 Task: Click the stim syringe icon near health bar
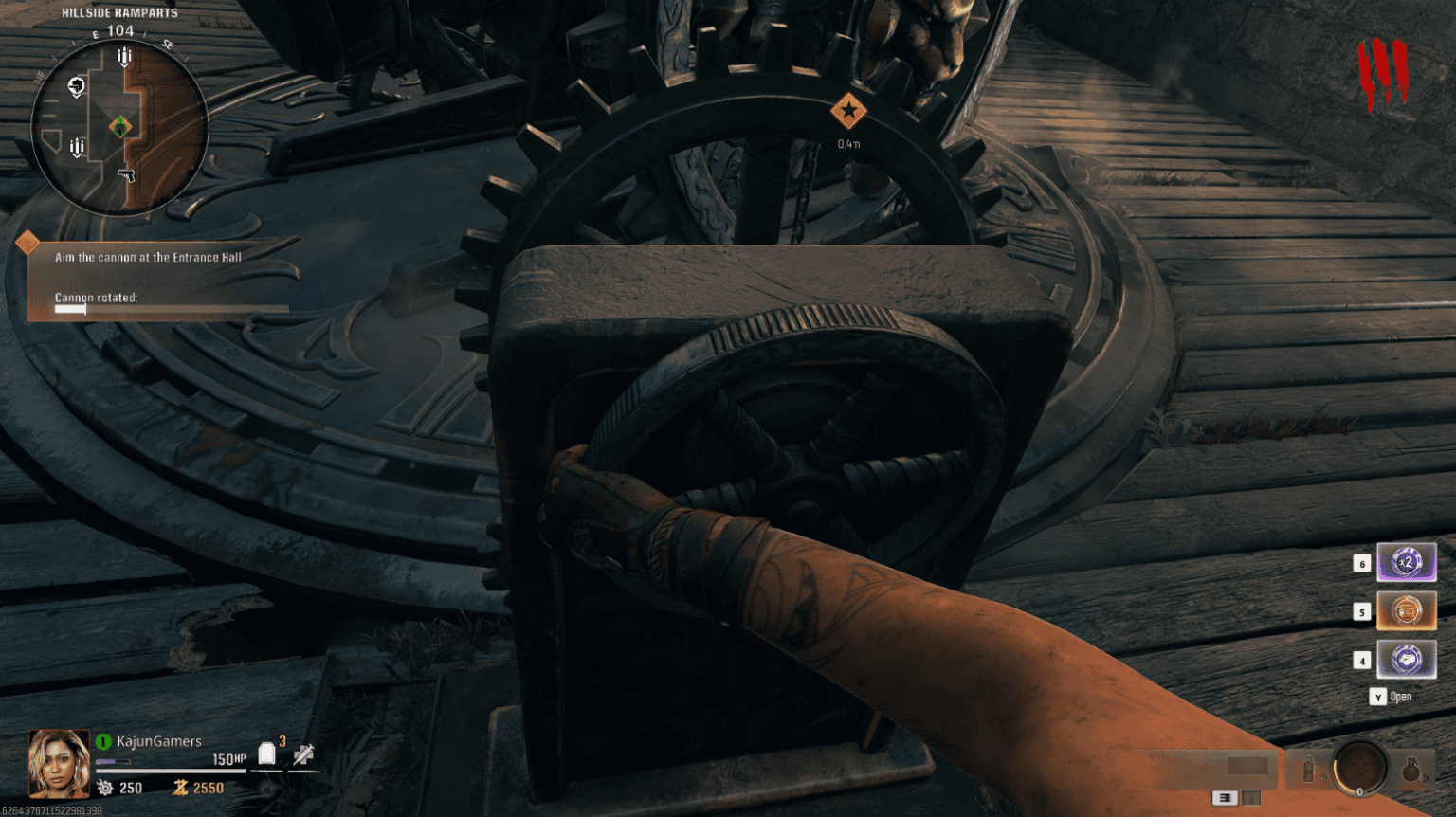pos(302,756)
